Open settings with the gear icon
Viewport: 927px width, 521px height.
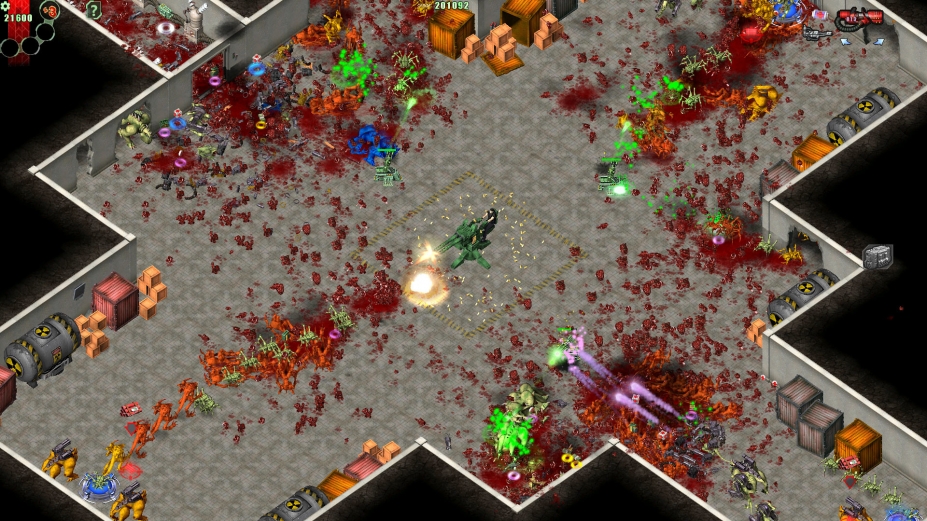5,6
